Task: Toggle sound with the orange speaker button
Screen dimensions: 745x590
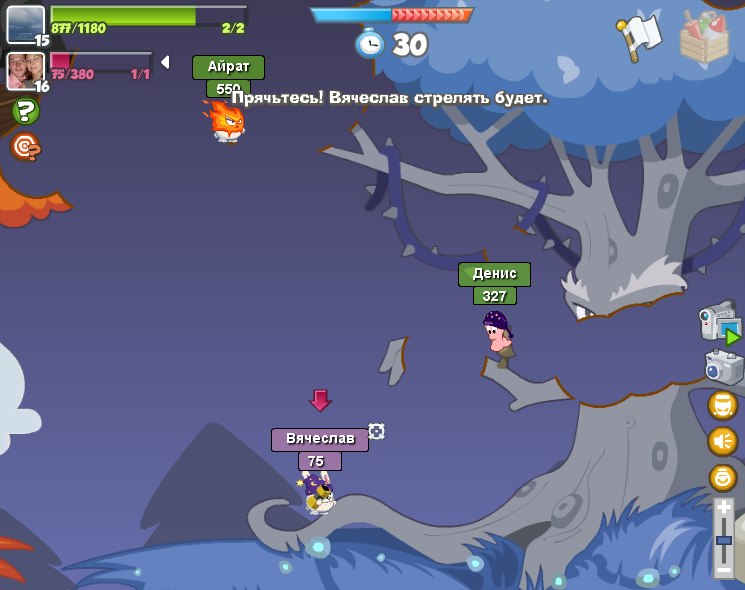Action: 722,441
